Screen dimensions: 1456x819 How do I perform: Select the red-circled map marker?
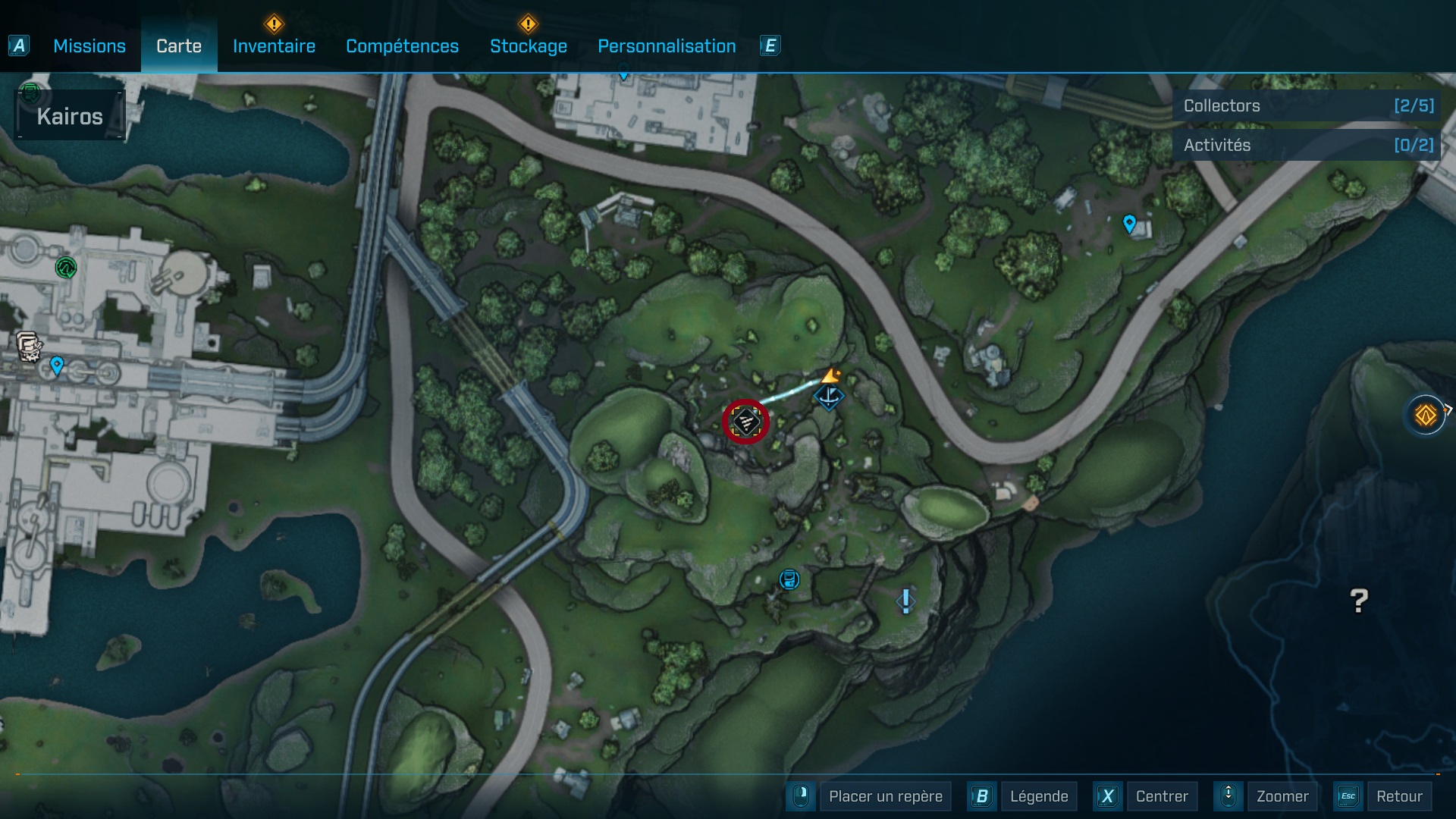click(746, 422)
